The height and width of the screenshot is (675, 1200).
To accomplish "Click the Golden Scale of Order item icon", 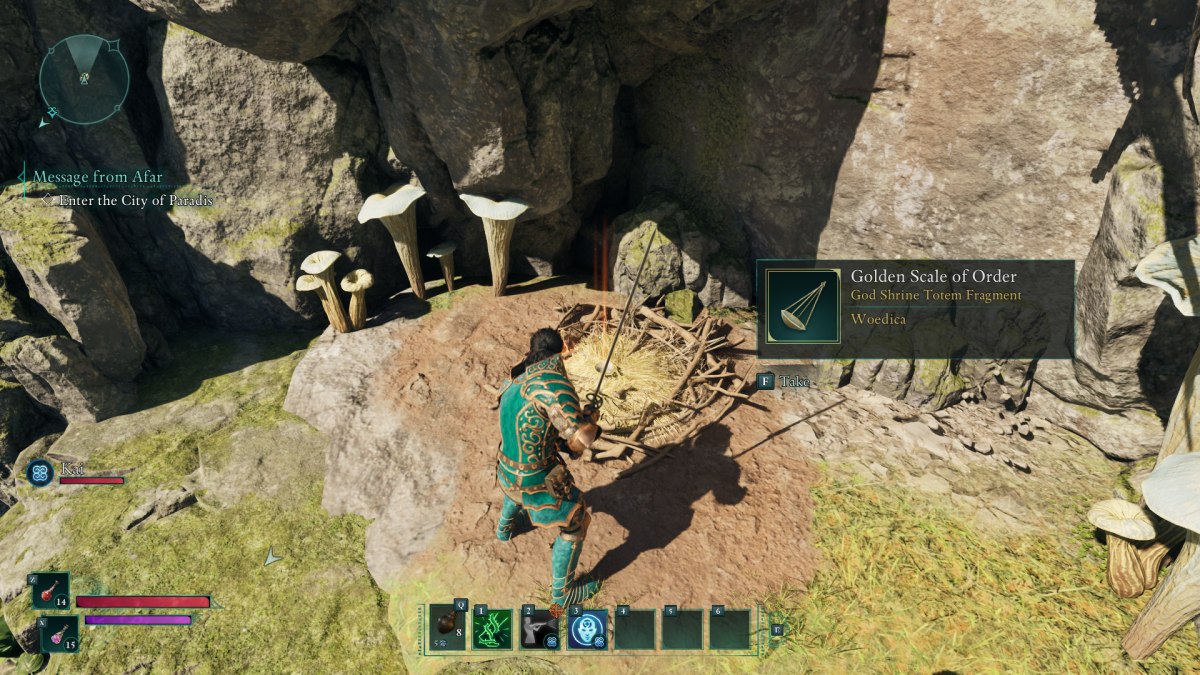I will click(x=802, y=307).
